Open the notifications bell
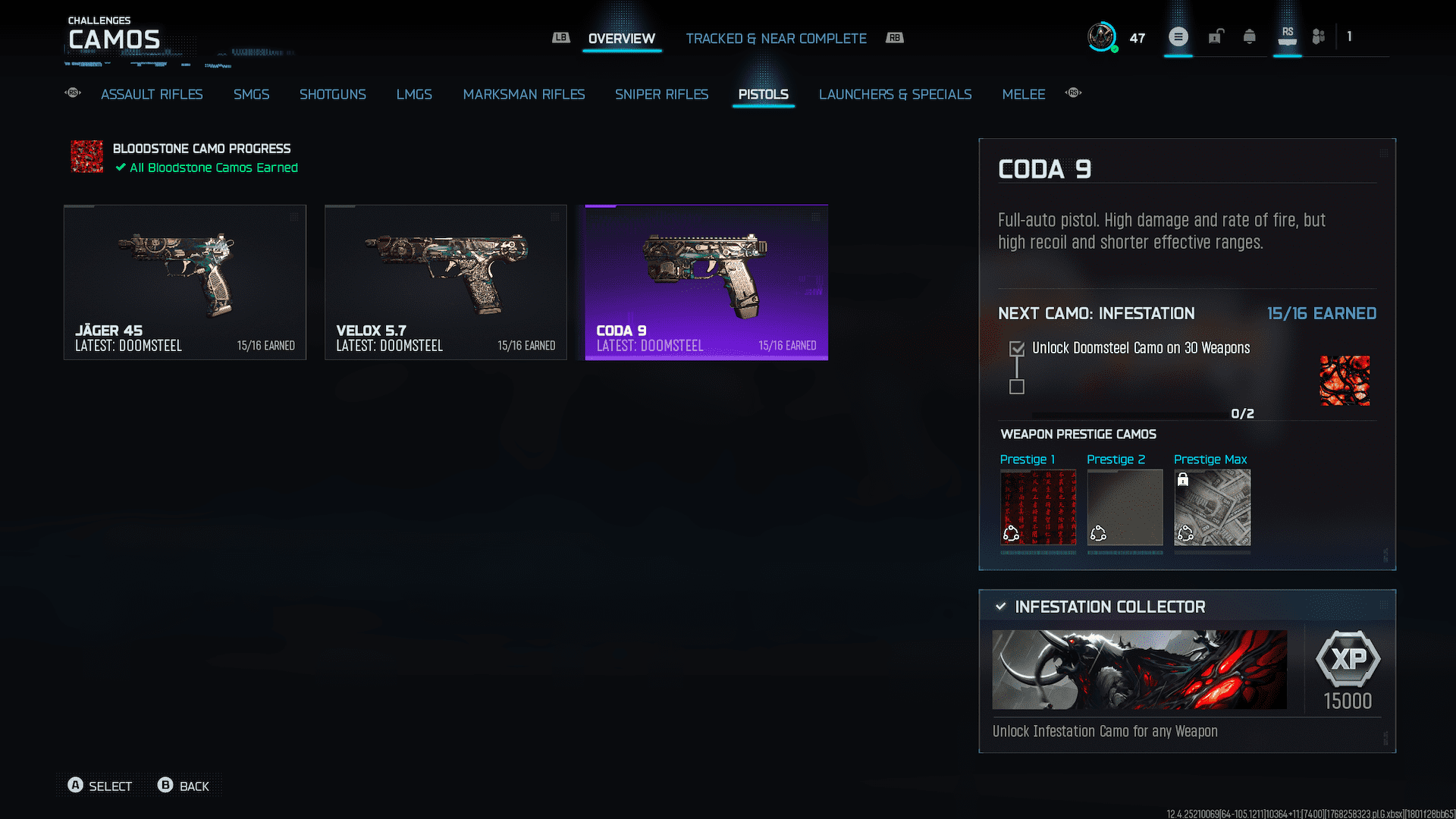1456x819 pixels. tap(1249, 36)
